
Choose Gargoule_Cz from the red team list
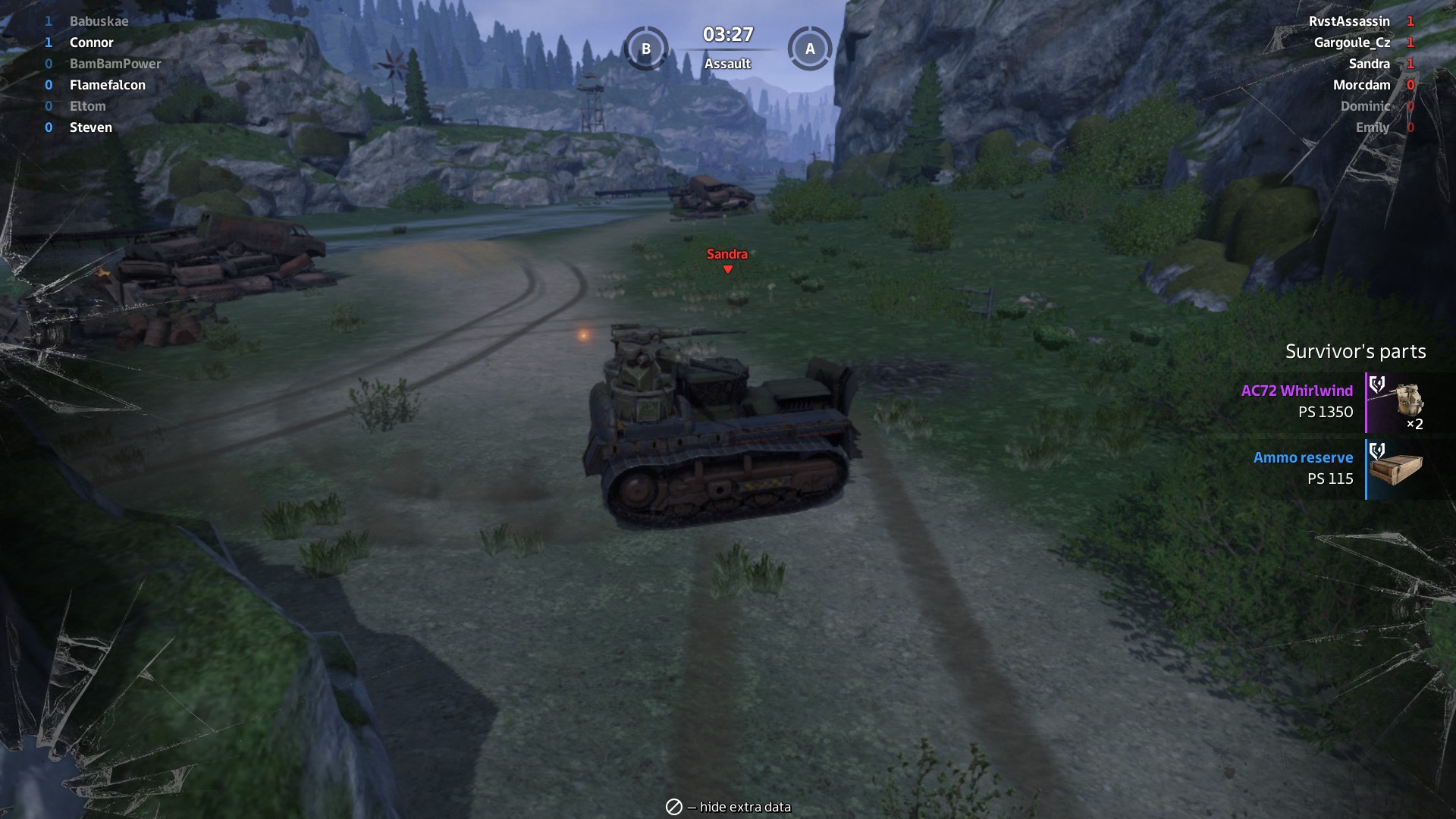pos(1352,42)
